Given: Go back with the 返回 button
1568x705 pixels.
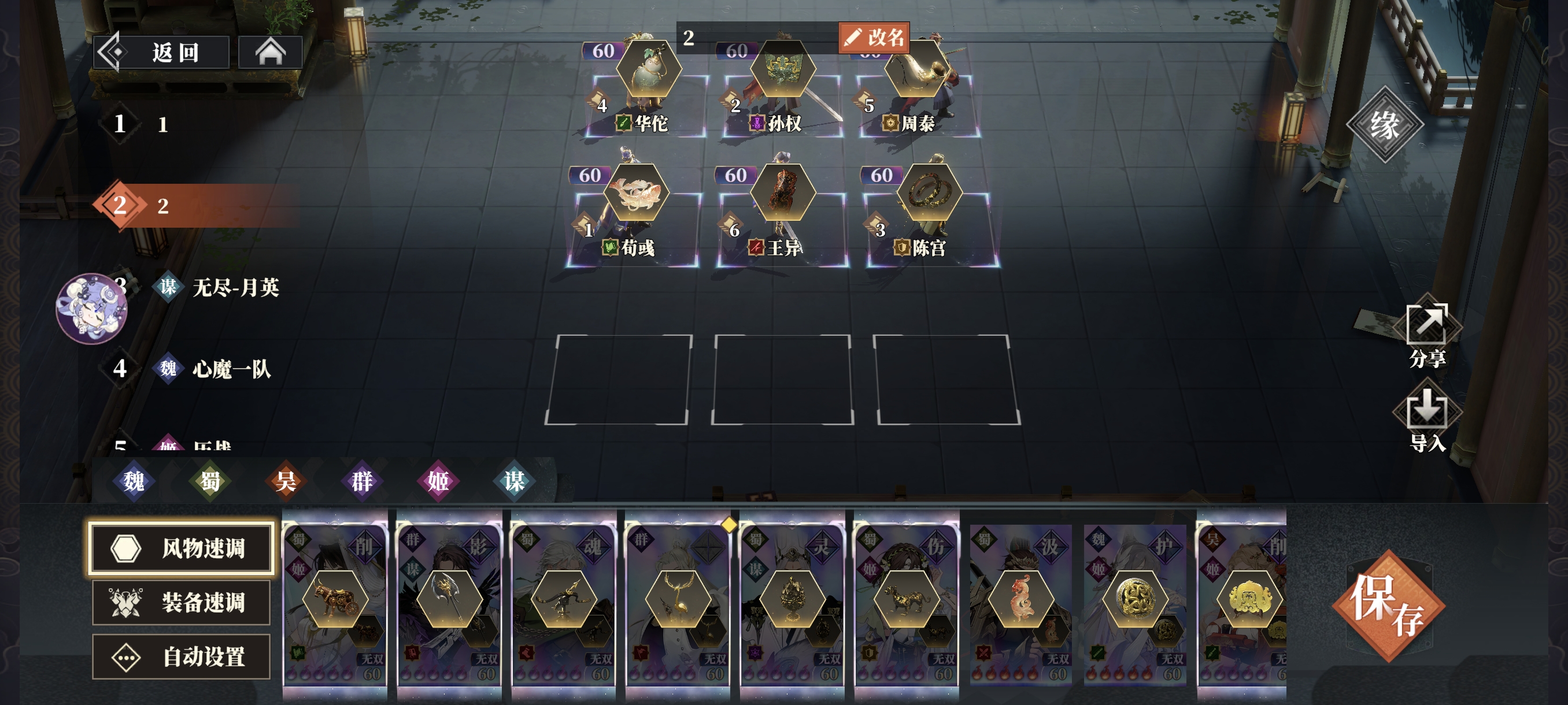Looking at the screenshot, I should (x=161, y=53).
